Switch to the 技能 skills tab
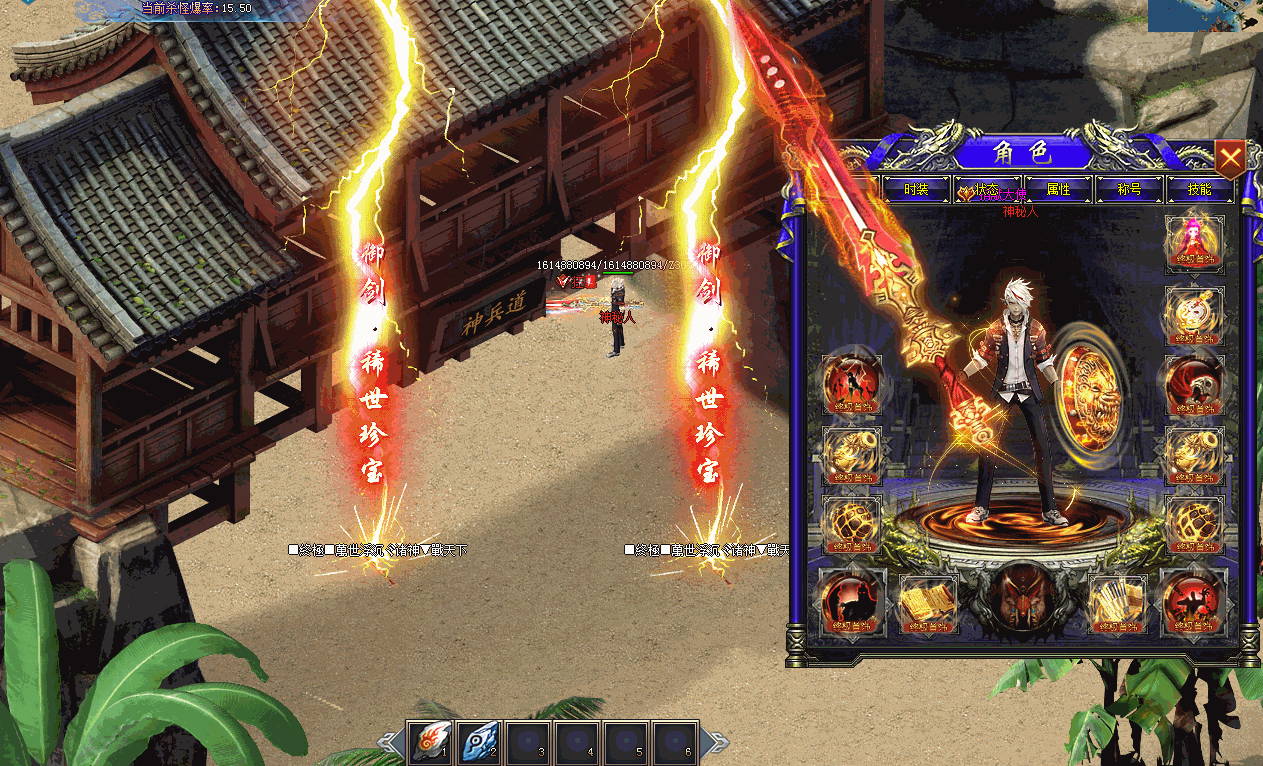Image resolution: width=1263 pixels, height=766 pixels. 1200,189
